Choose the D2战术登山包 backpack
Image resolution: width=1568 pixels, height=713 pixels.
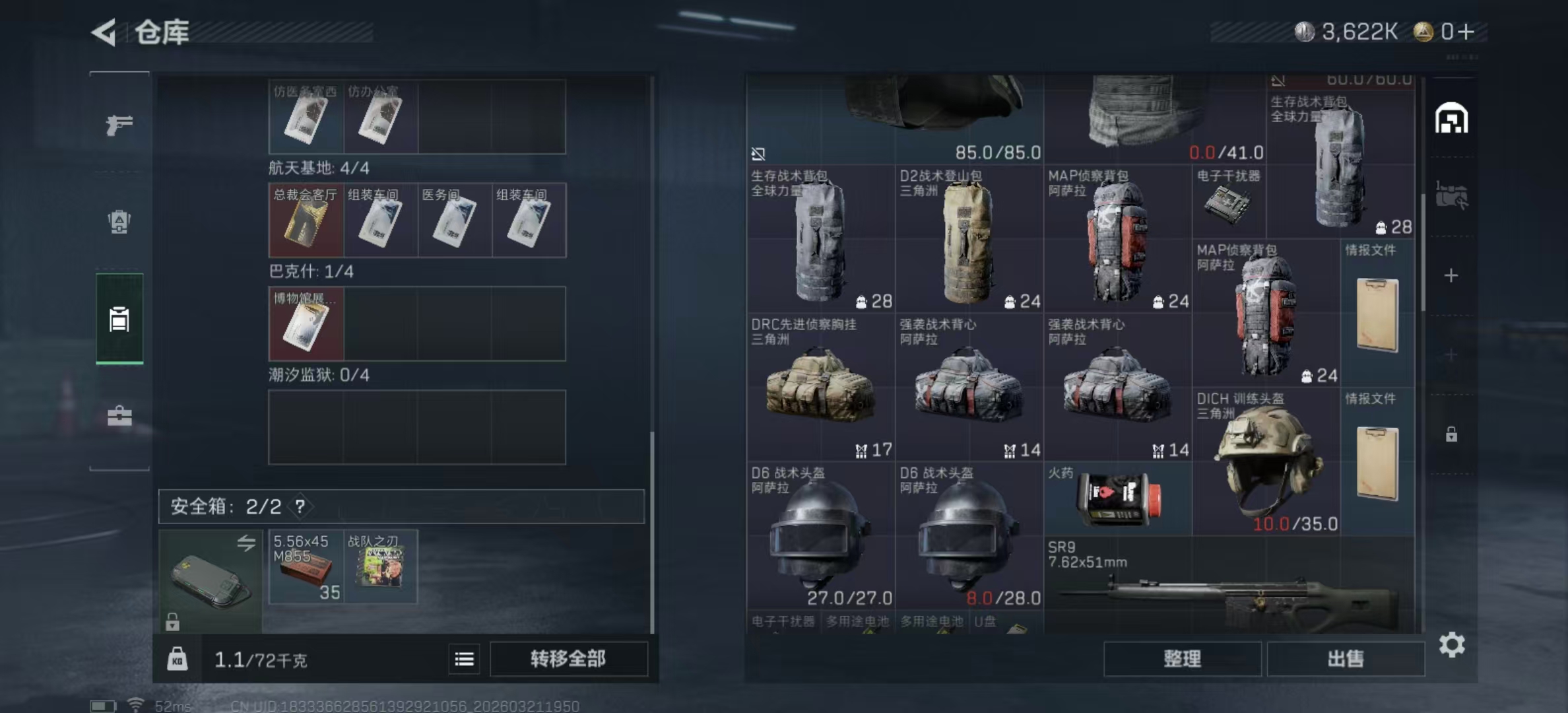pos(969,240)
